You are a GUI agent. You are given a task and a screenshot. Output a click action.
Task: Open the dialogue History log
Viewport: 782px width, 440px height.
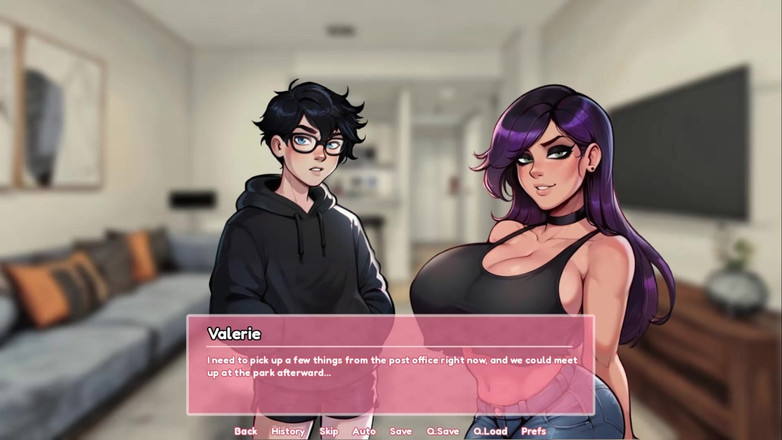pos(288,431)
